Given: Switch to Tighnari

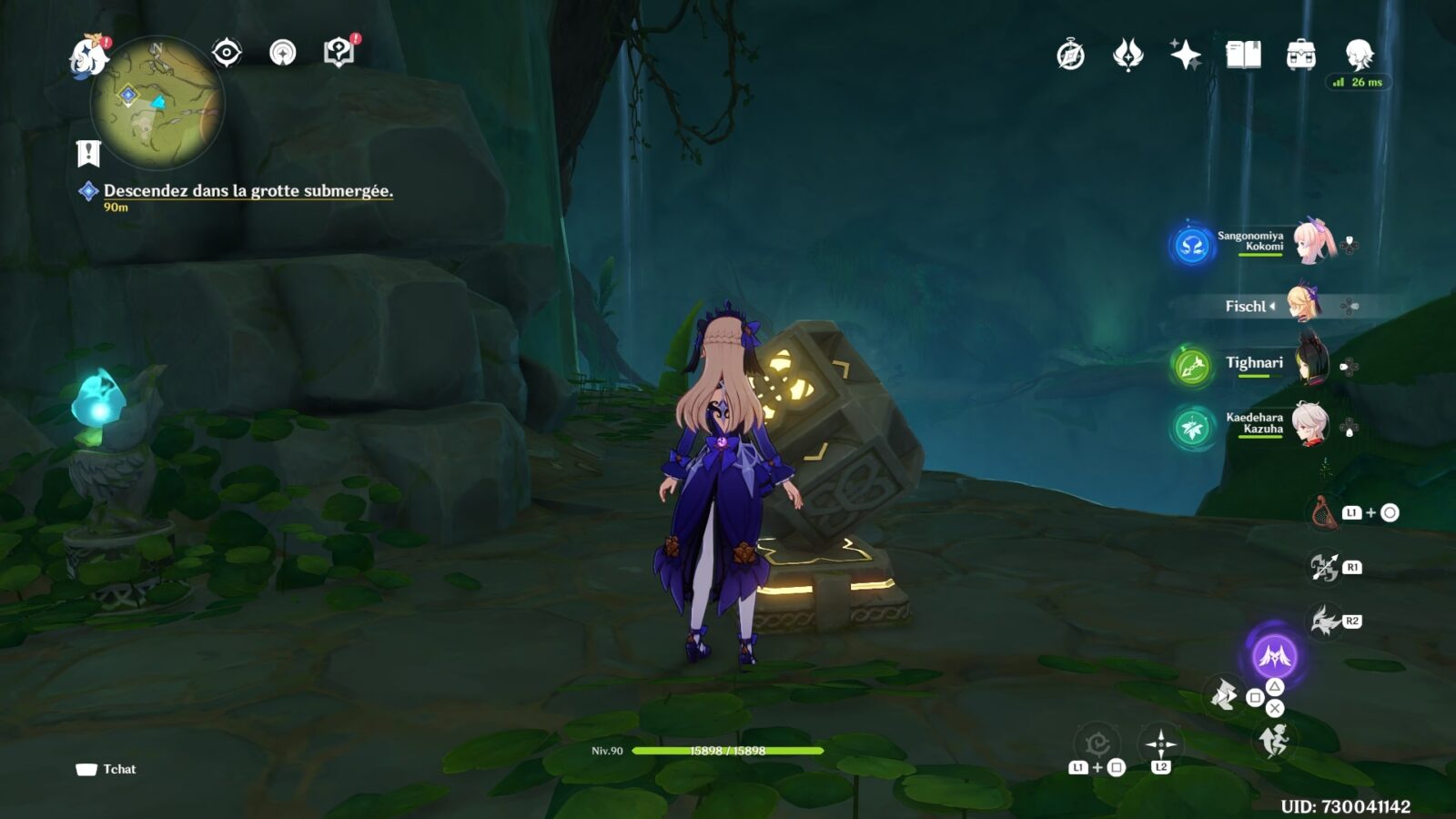Looking at the screenshot, I should point(1310,364).
